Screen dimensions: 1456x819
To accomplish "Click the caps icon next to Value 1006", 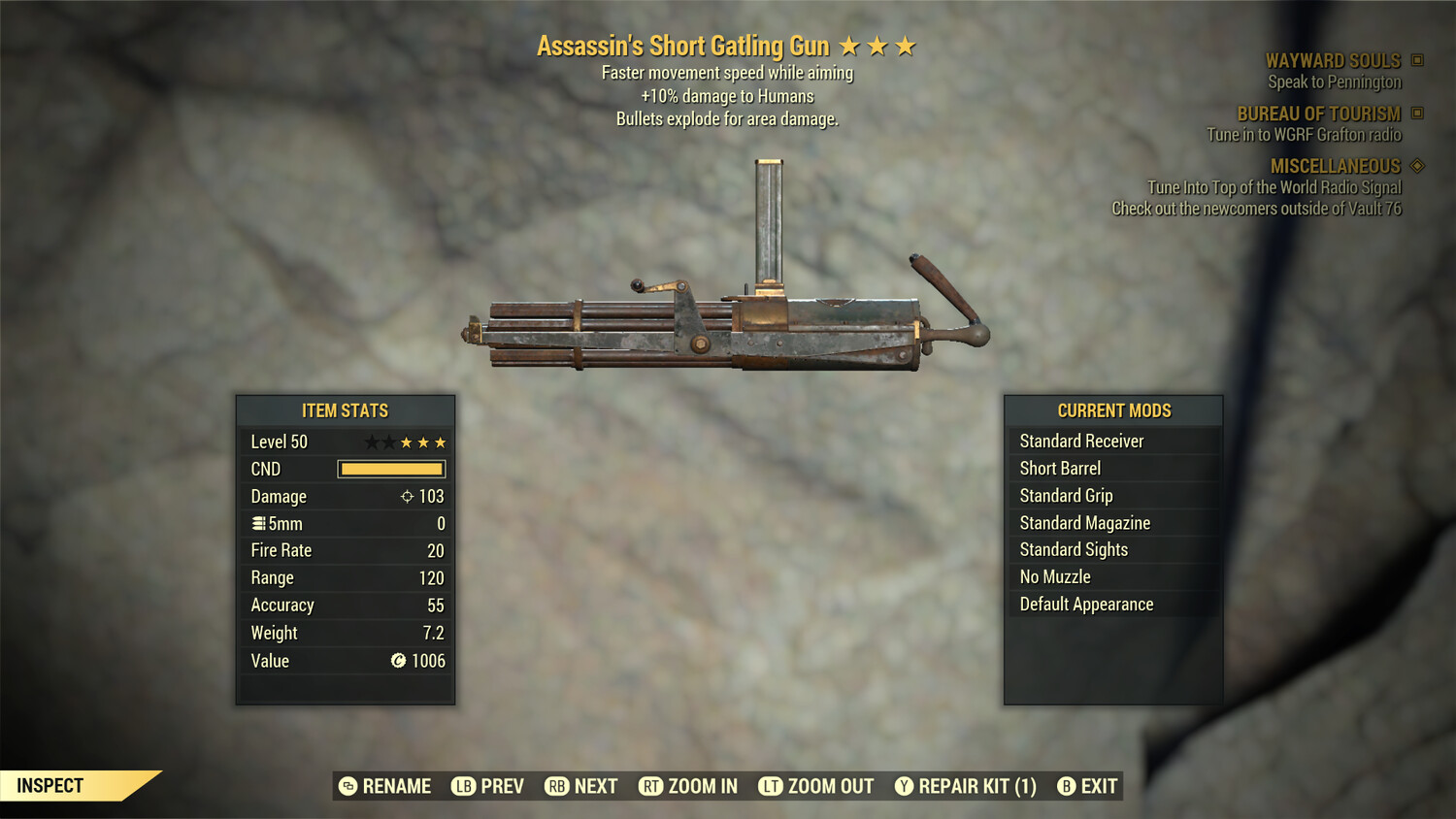I will point(398,661).
